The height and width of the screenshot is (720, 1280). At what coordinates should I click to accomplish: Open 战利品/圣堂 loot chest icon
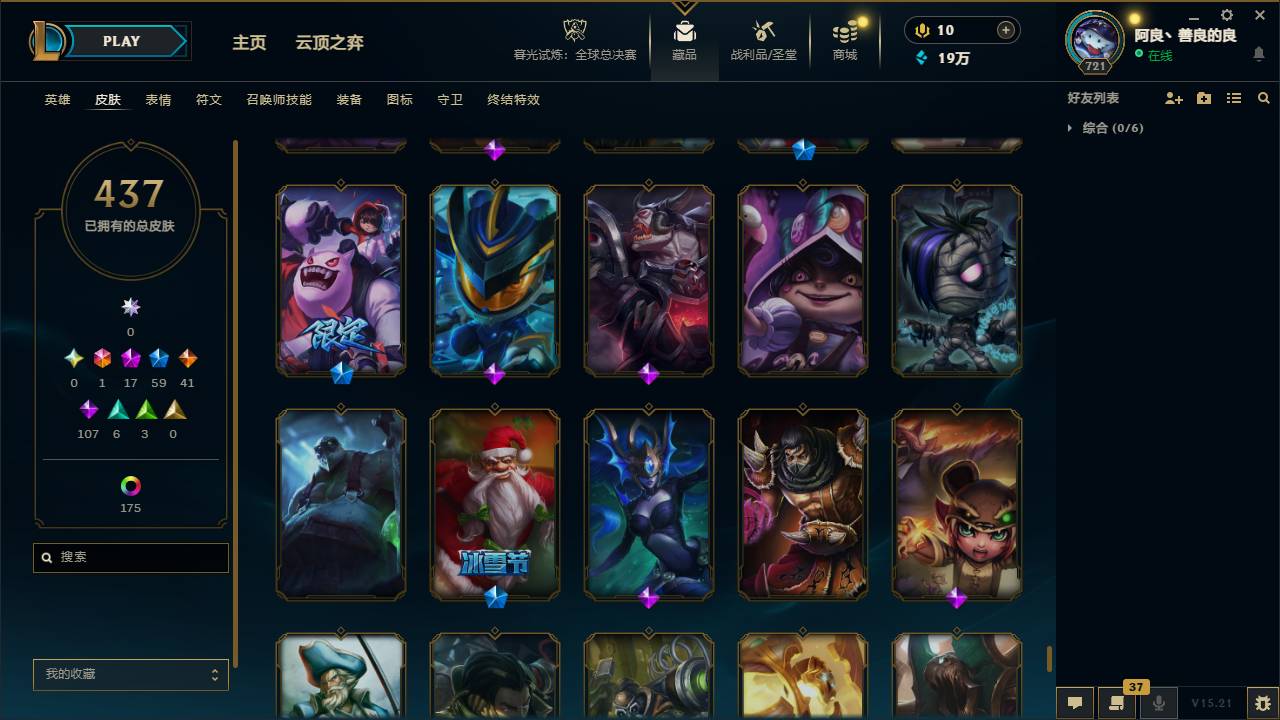(763, 30)
